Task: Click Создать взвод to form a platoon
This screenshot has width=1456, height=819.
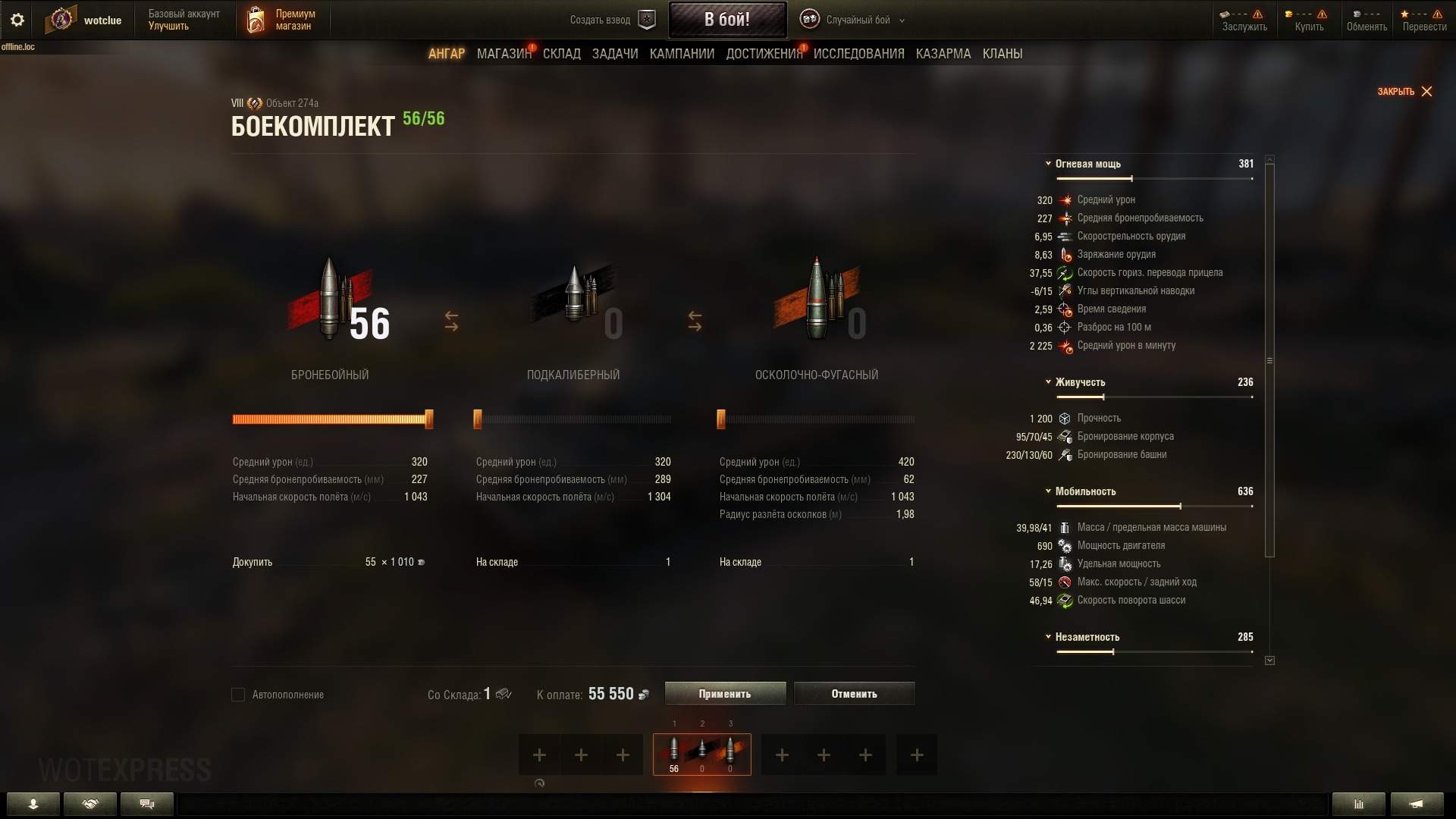Action: click(611, 20)
